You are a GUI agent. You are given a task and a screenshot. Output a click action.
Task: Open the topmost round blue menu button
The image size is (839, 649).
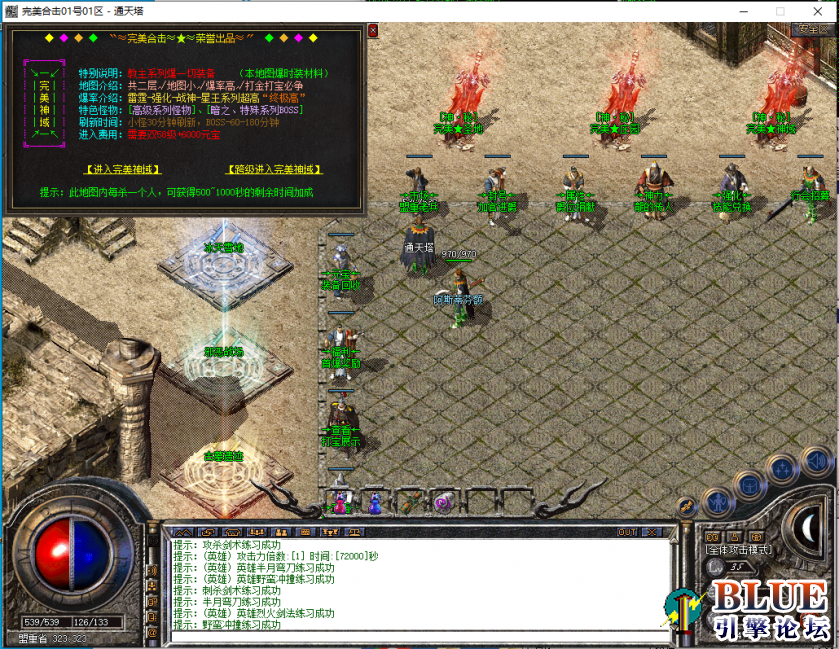(x=815, y=462)
